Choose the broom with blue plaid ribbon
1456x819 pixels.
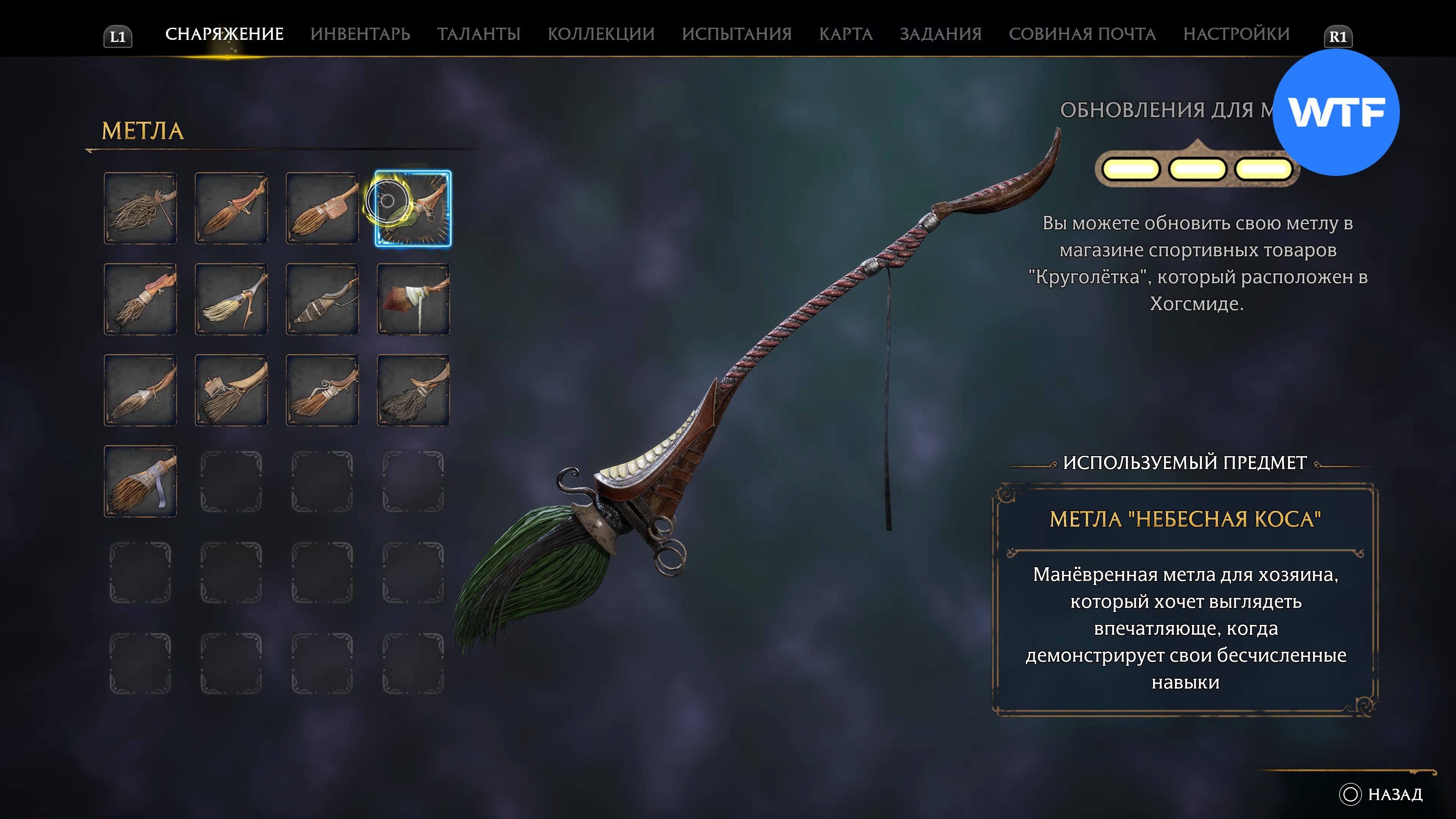(x=140, y=482)
